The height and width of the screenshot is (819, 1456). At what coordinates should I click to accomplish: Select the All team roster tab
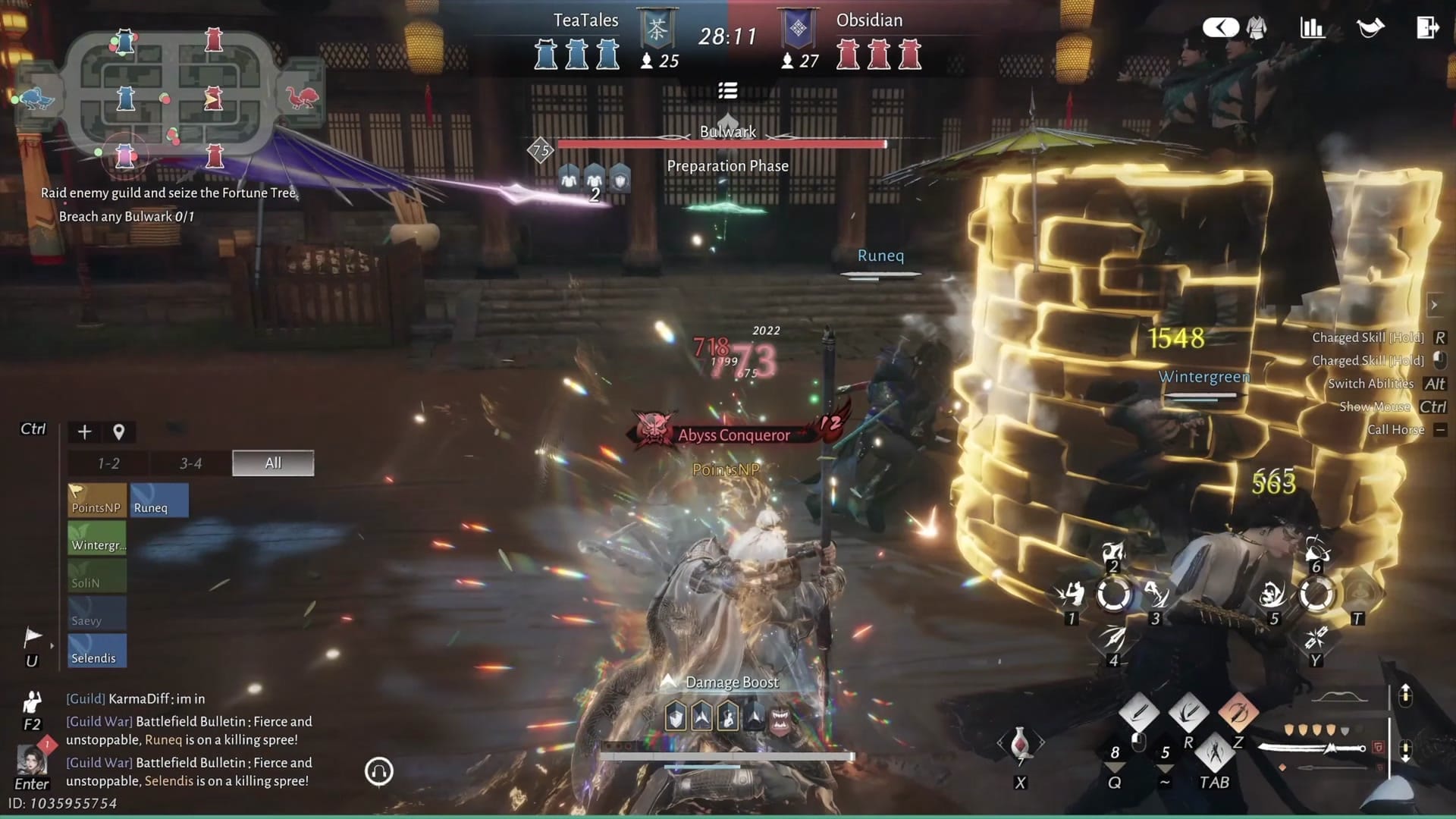point(272,463)
